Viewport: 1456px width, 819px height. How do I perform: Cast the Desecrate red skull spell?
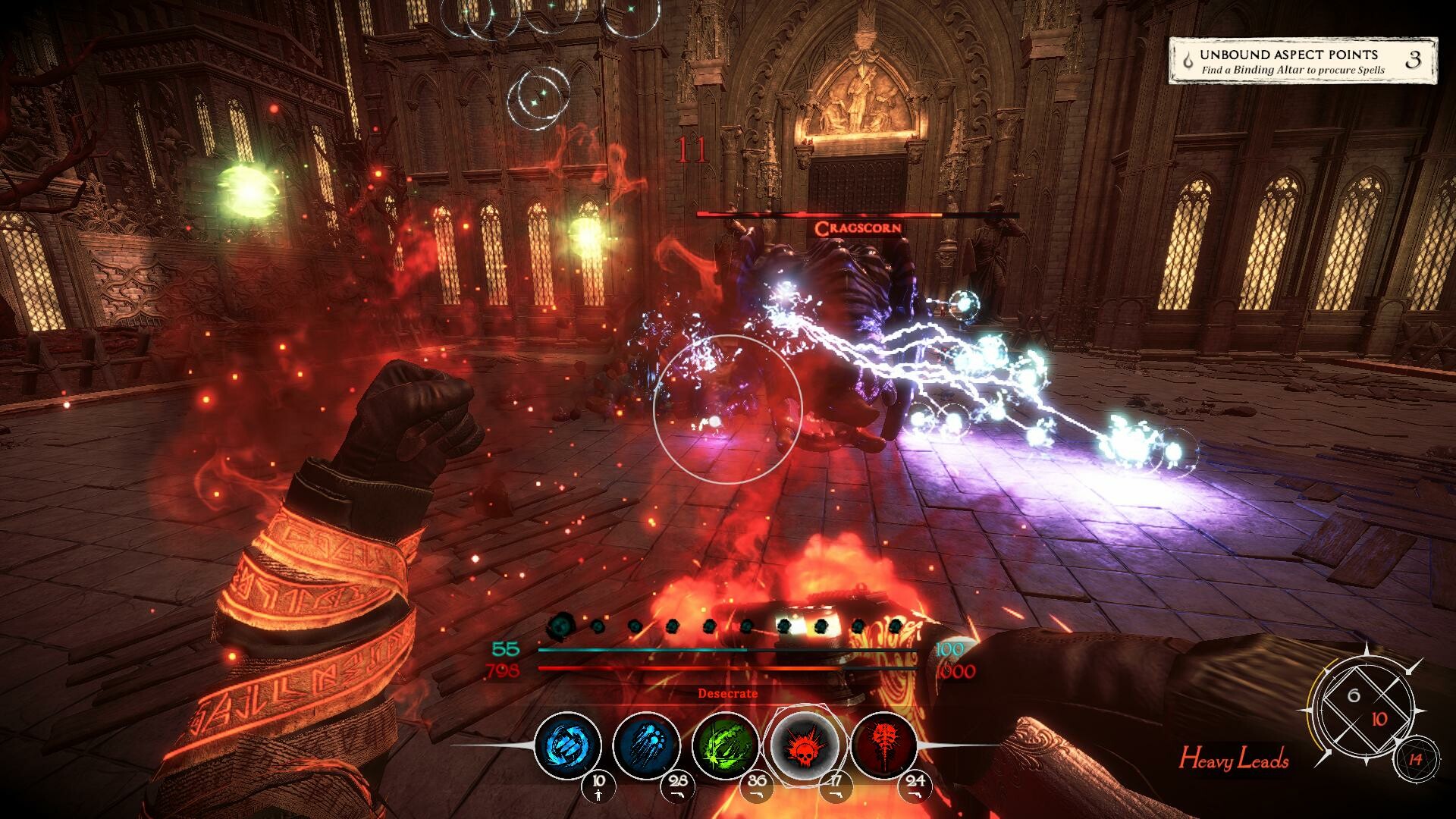pyautogui.click(x=805, y=745)
